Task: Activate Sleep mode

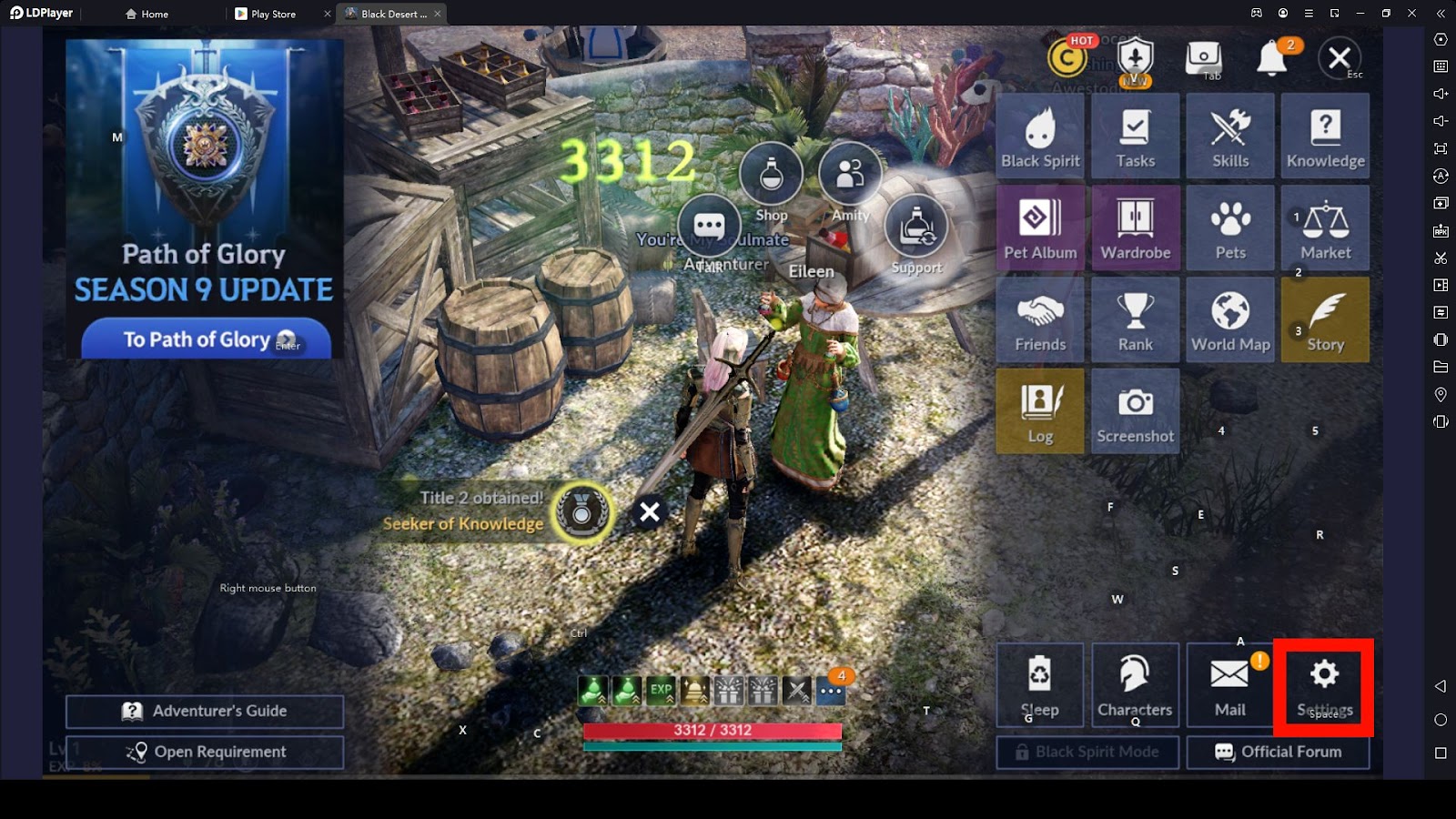Action: click(x=1039, y=685)
